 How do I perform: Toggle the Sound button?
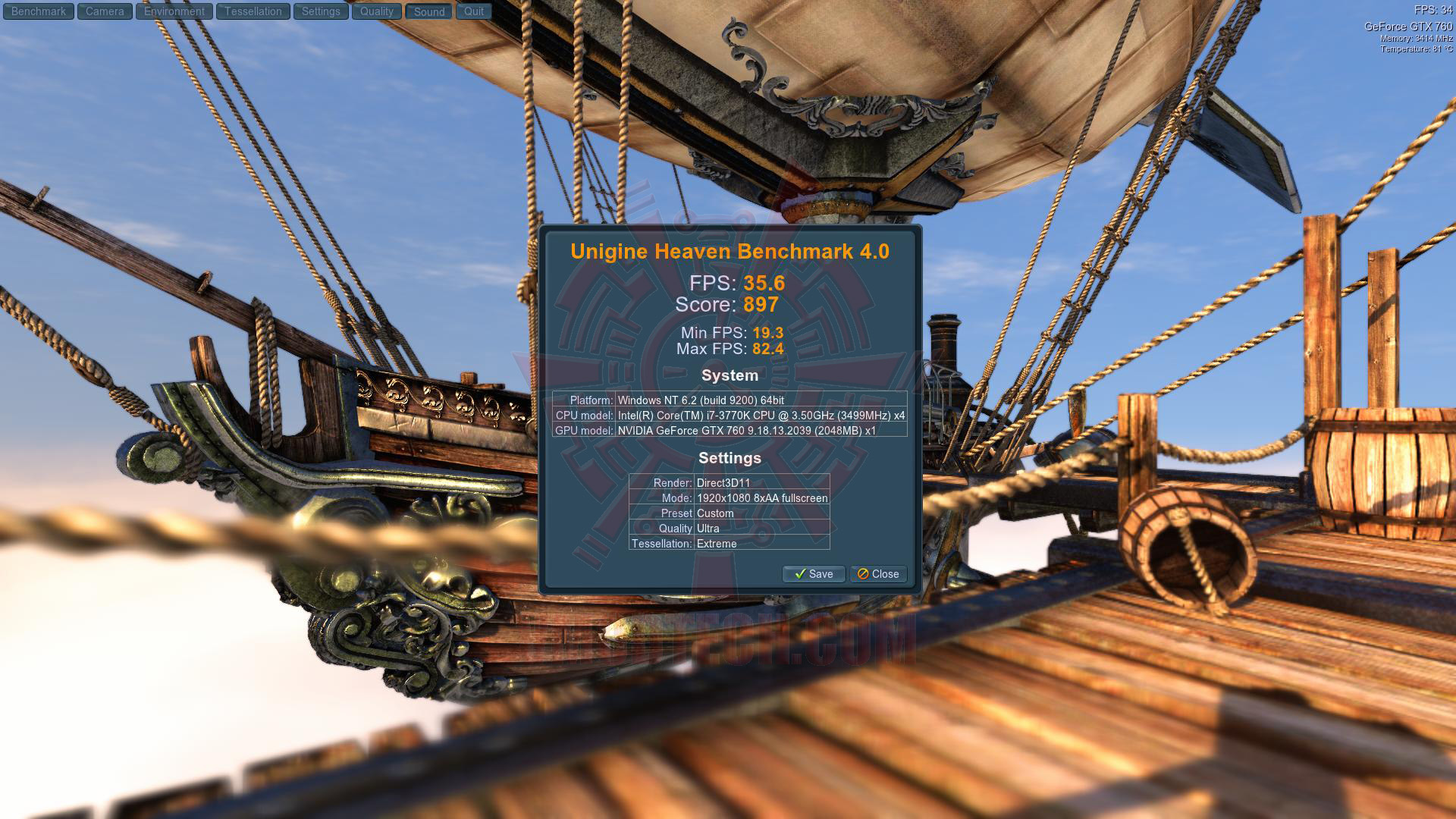click(429, 11)
